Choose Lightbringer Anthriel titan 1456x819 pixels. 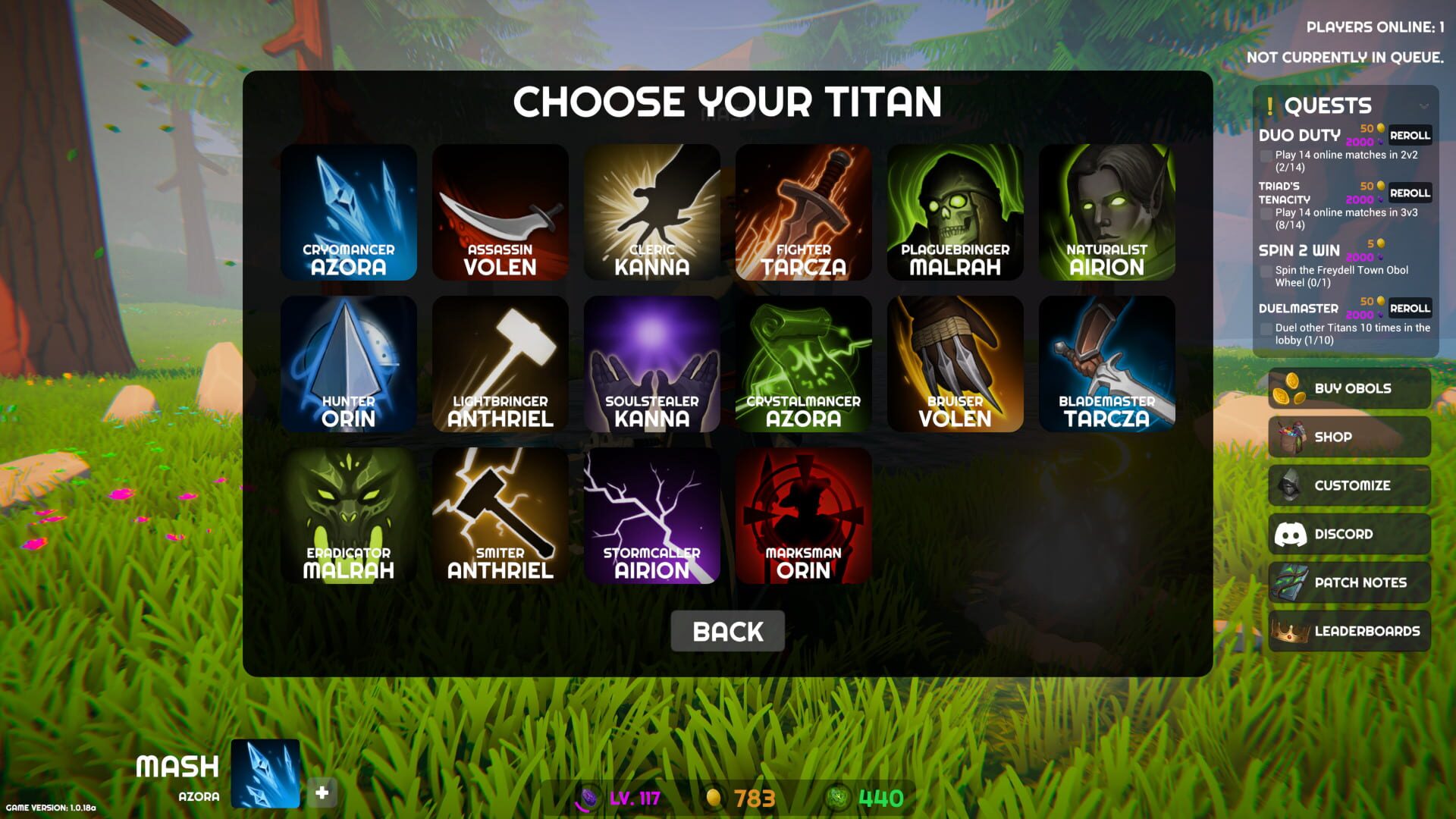[x=500, y=364]
